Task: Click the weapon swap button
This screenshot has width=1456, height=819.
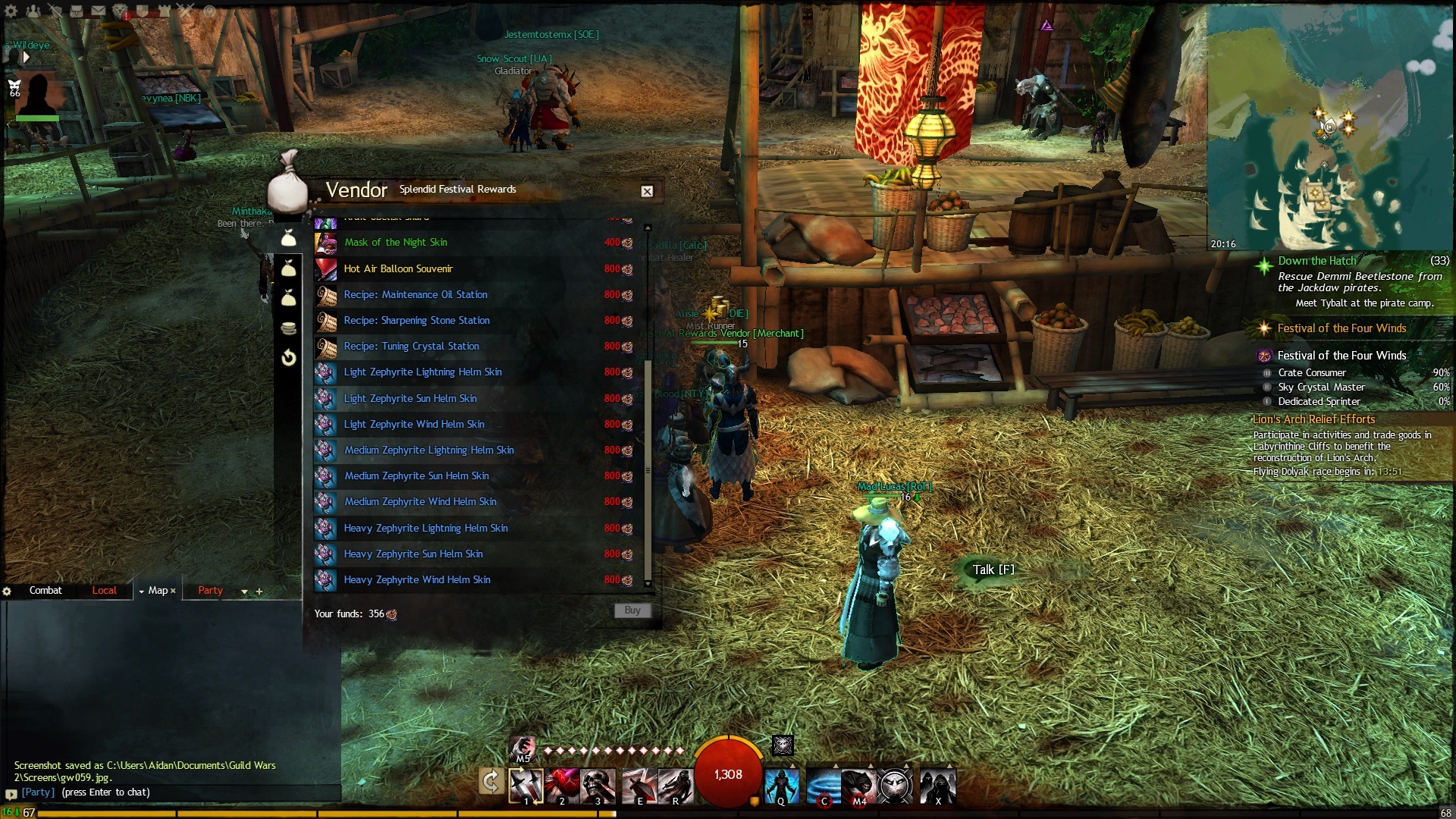Action: (x=491, y=780)
